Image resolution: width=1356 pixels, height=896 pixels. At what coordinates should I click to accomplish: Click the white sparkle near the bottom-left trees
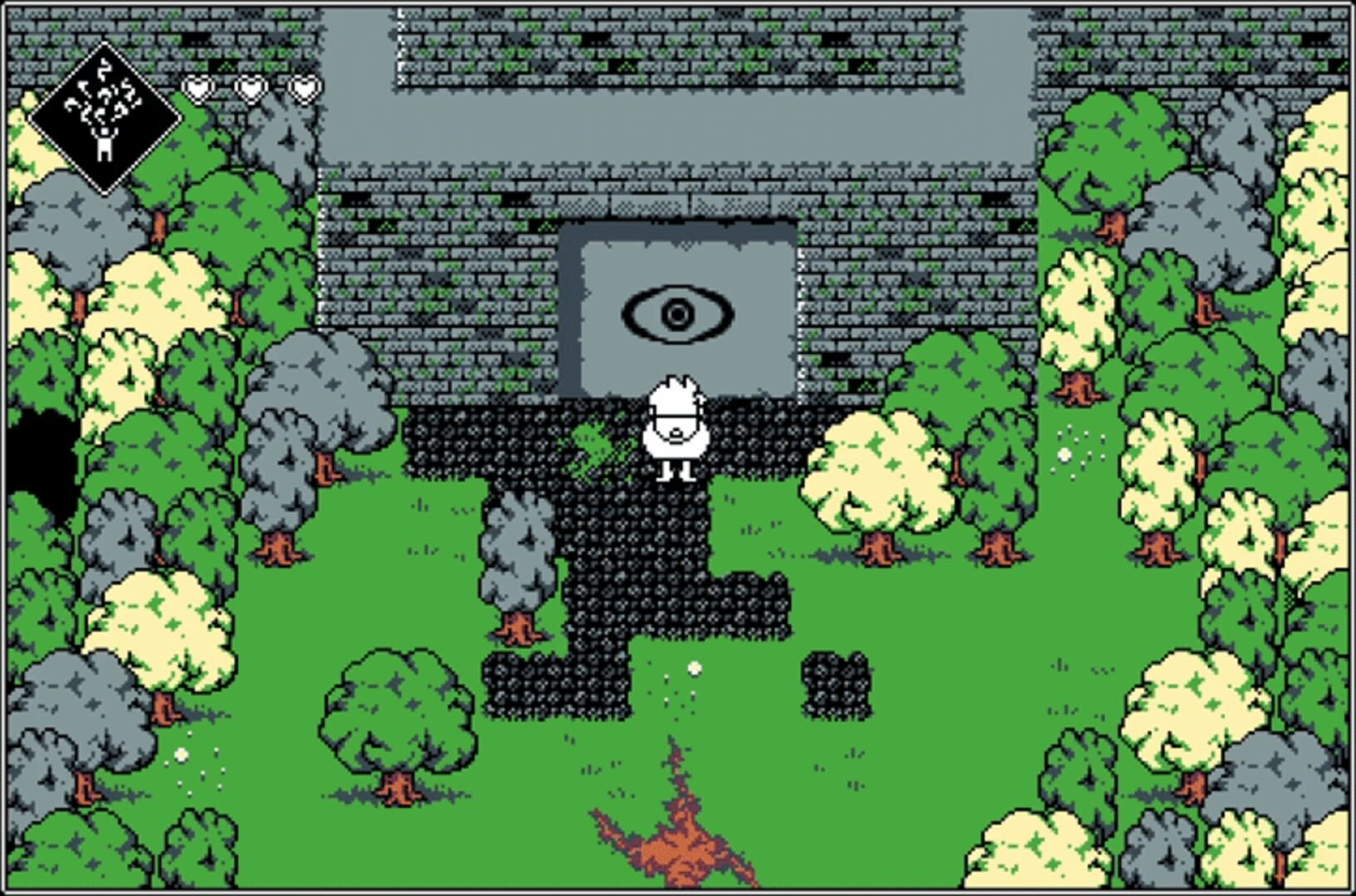(181, 755)
